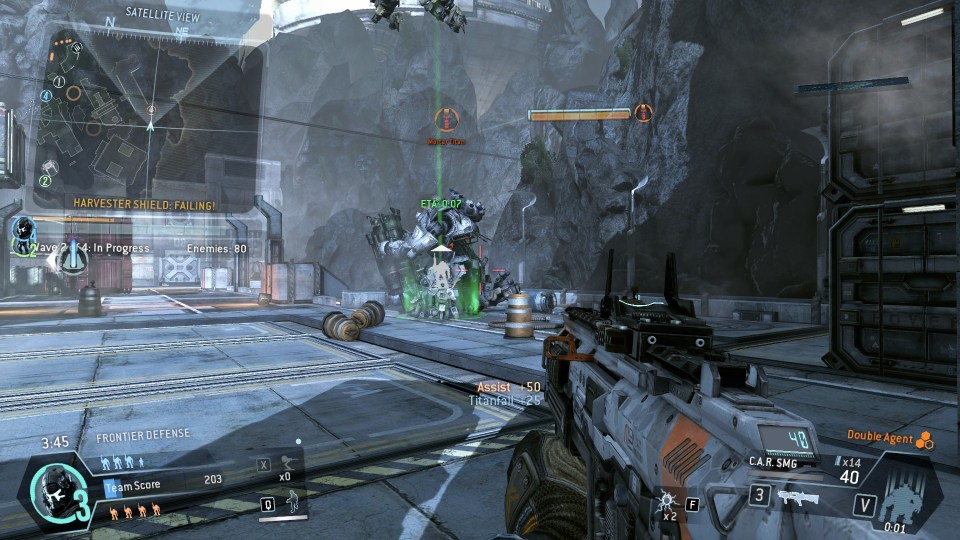Select the C.A.R. SMG weapon icon
Viewport: 960px width, 540px height.
[x=796, y=497]
